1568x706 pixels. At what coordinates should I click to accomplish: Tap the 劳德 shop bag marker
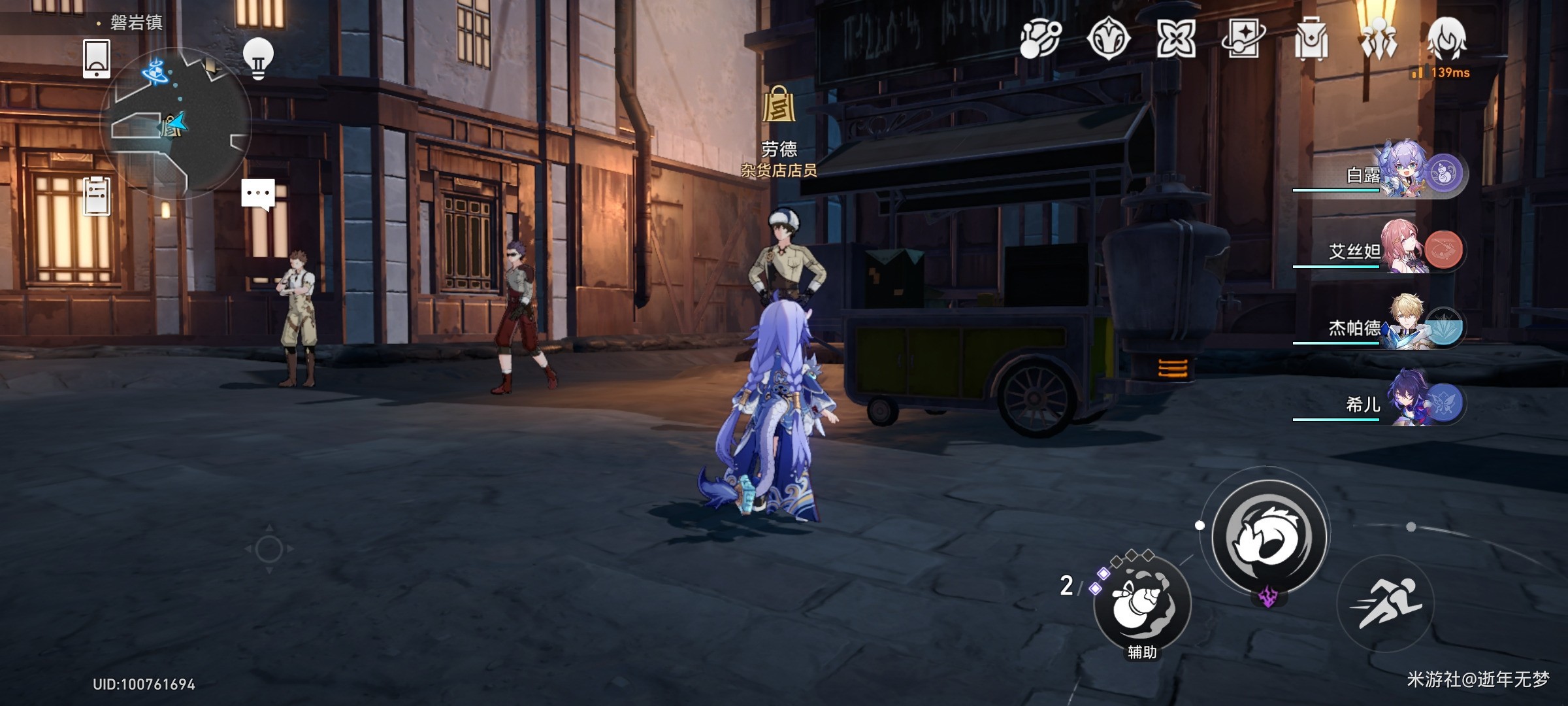click(779, 106)
